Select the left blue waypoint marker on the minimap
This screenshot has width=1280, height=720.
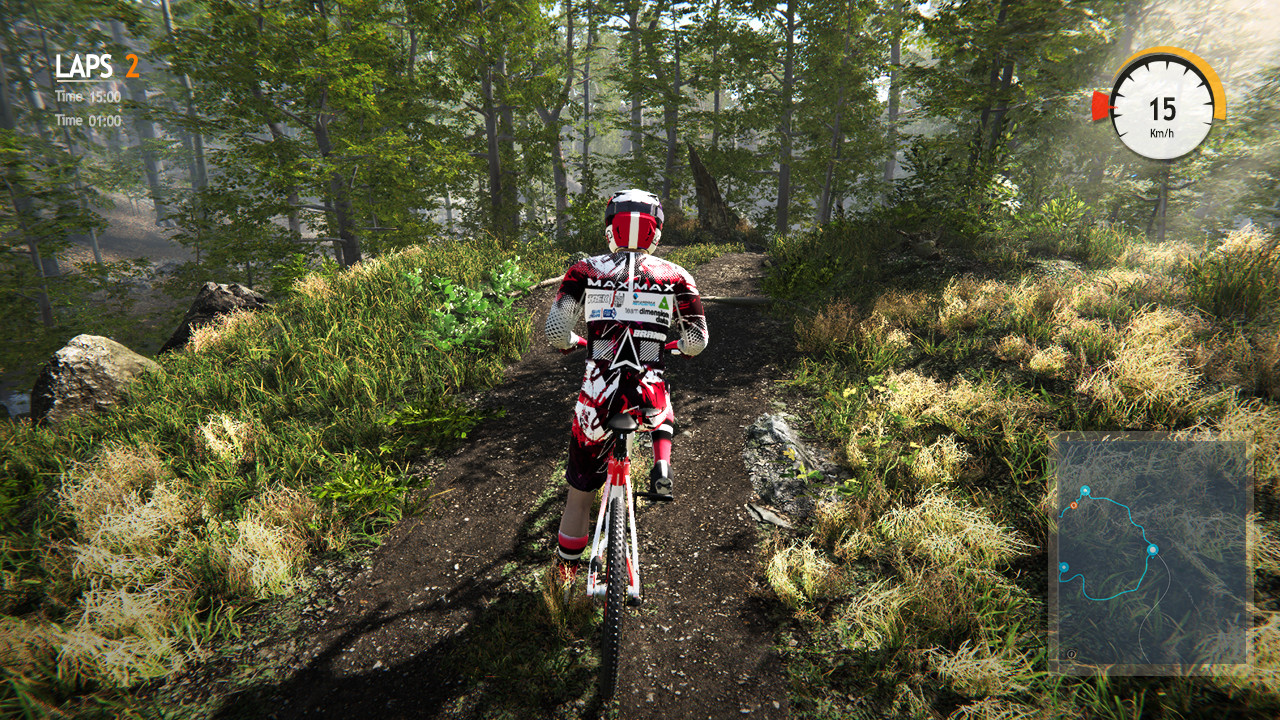[1064, 567]
